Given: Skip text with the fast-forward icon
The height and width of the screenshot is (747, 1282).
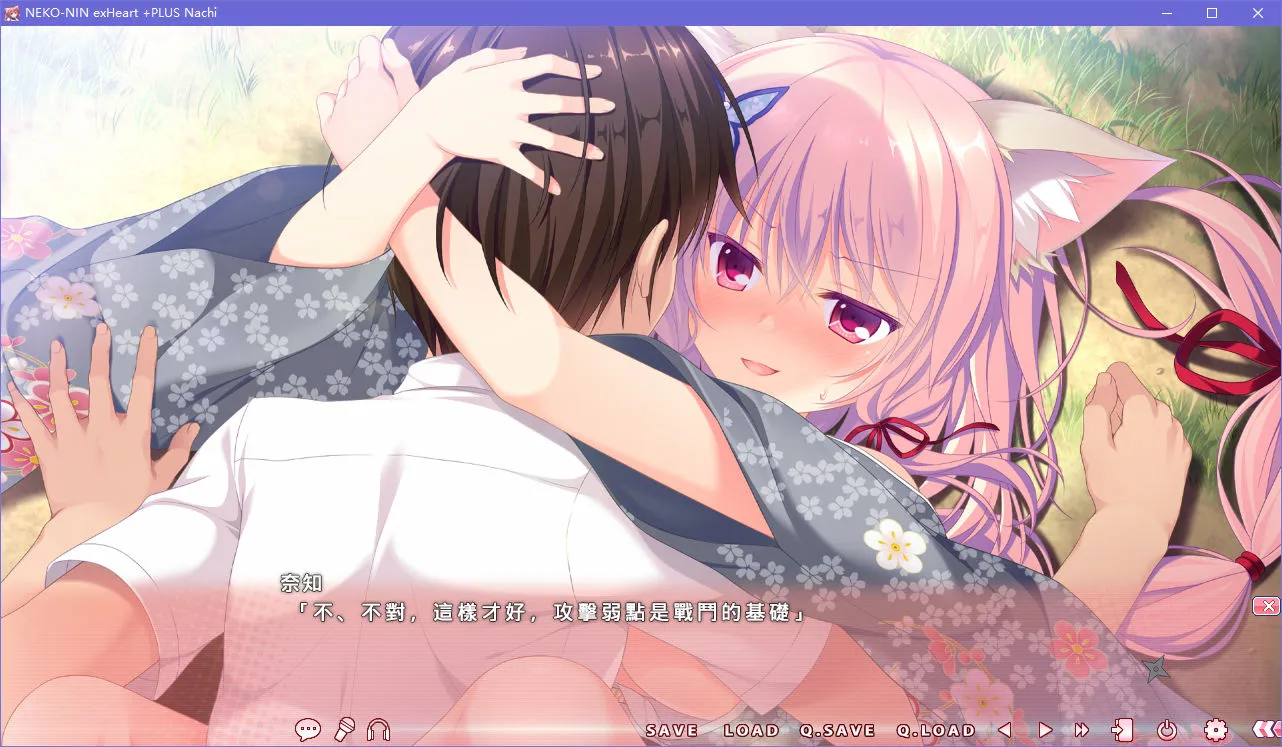Looking at the screenshot, I should pyautogui.click(x=1080, y=730).
